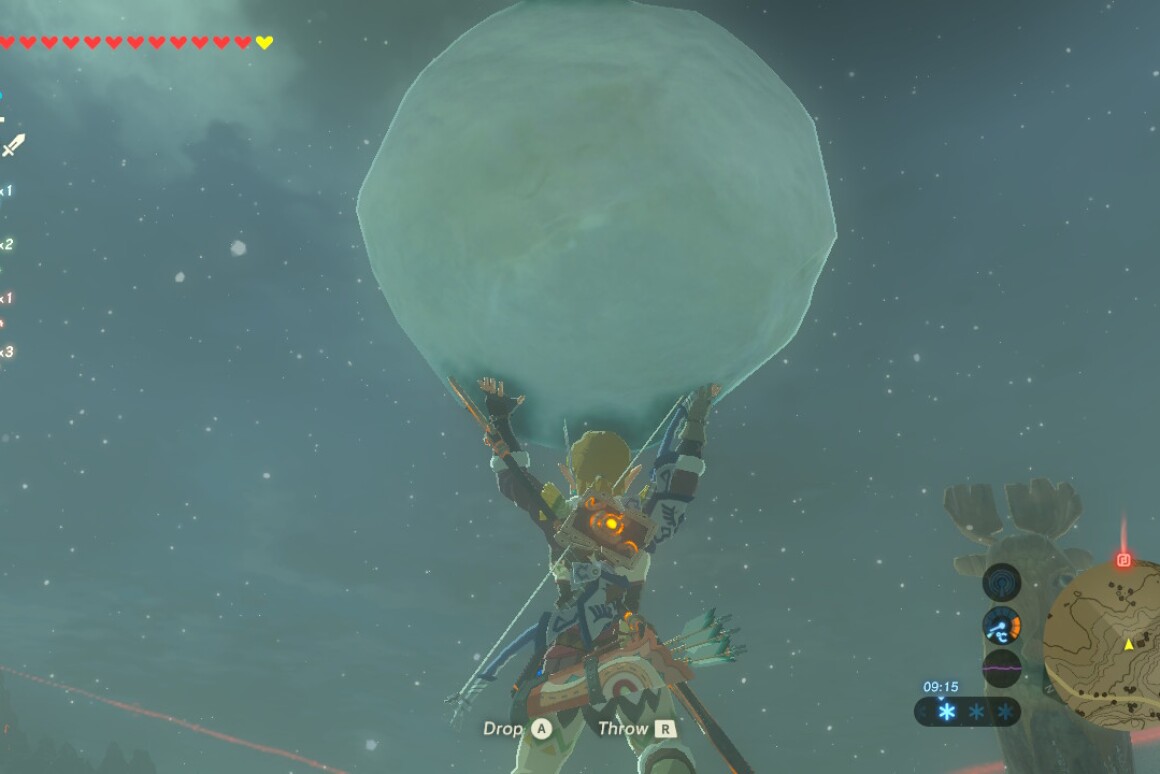Click the bright snowflake weather forecast icon
This screenshot has width=1160, height=774.
[x=946, y=712]
